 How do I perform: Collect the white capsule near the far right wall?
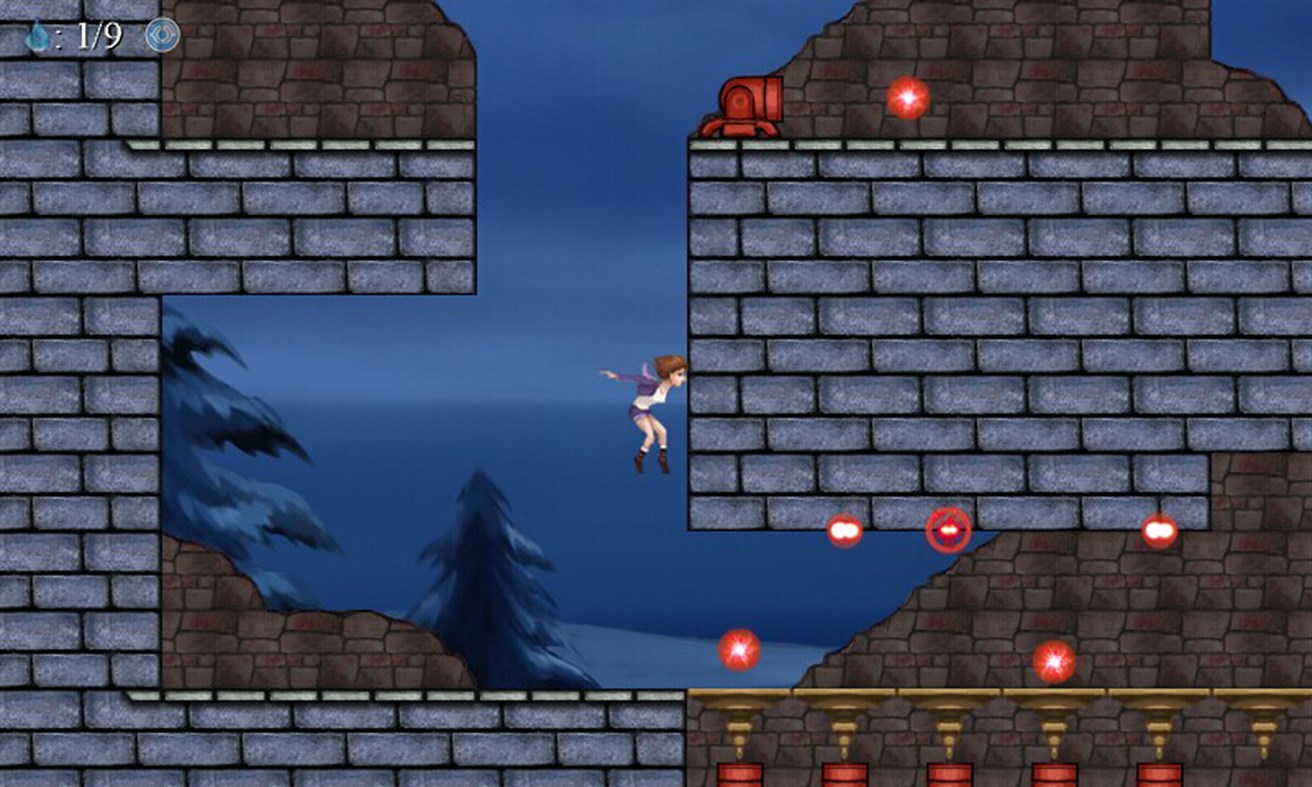click(1158, 530)
